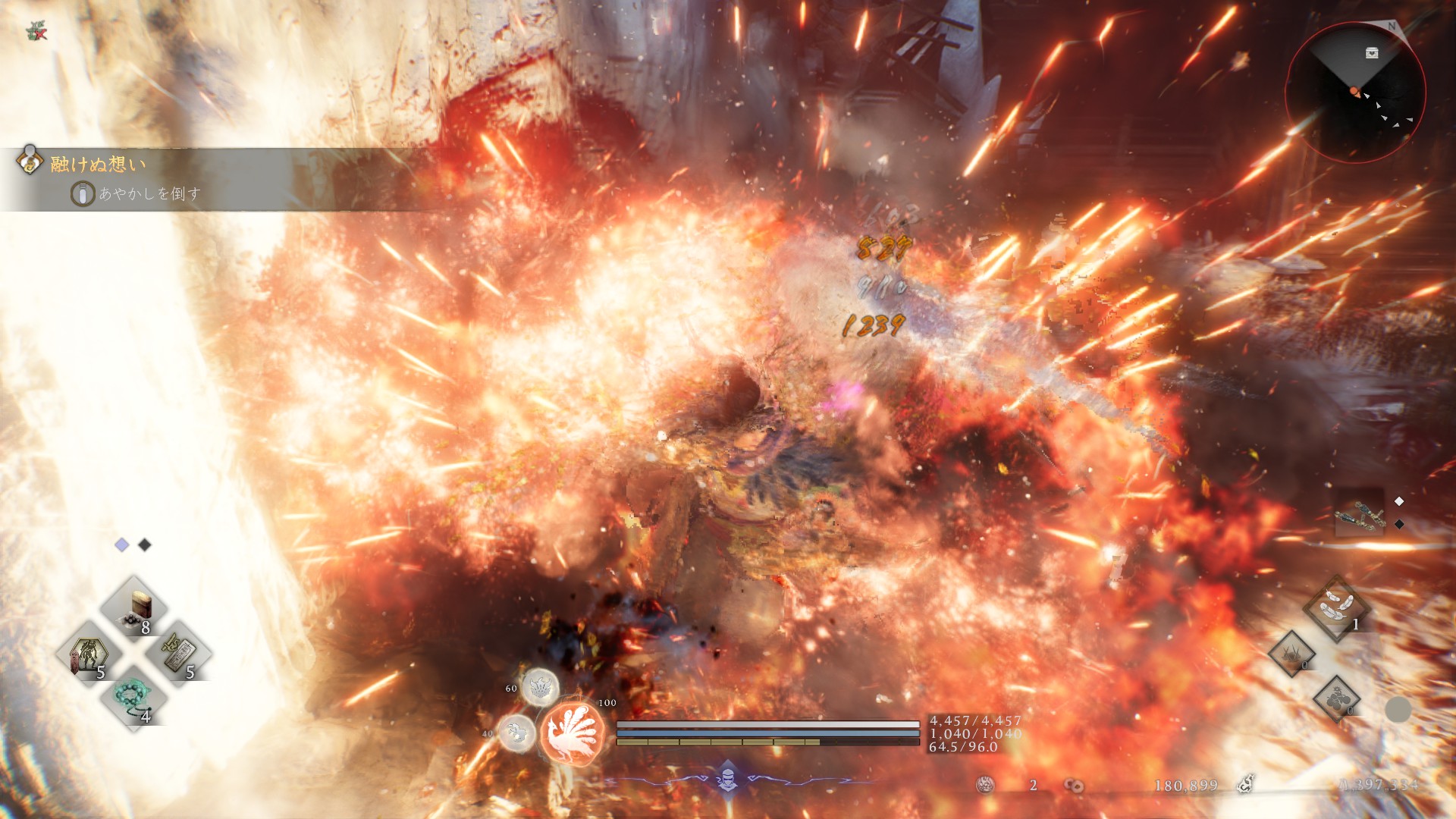Viewport: 1456px width, 819px height.
Task: Click the treasure chest marker on minimap
Action: (x=1372, y=53)
